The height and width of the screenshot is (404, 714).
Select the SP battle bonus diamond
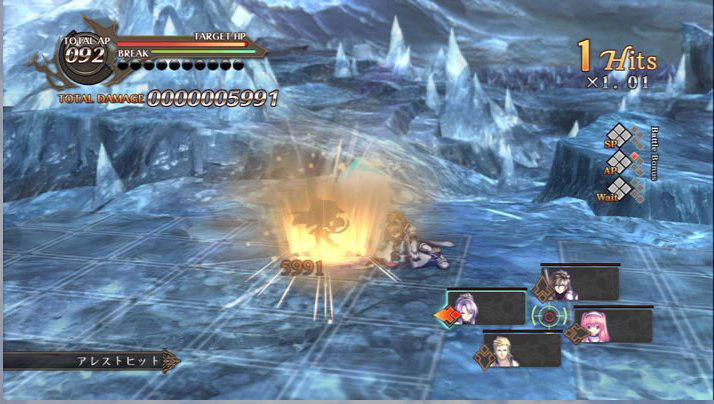[619, 135]
